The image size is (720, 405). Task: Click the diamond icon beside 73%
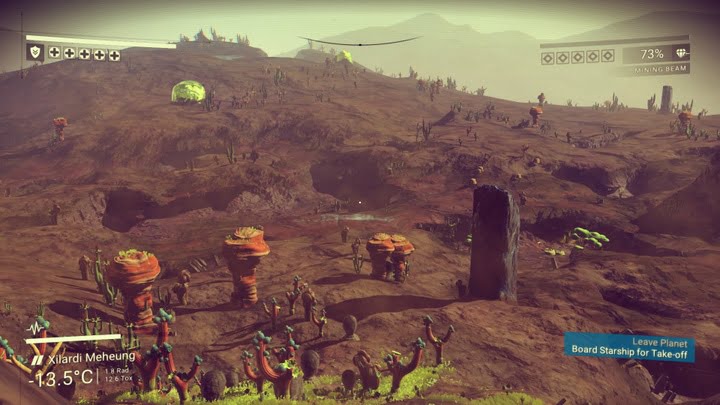pos(681,54)
